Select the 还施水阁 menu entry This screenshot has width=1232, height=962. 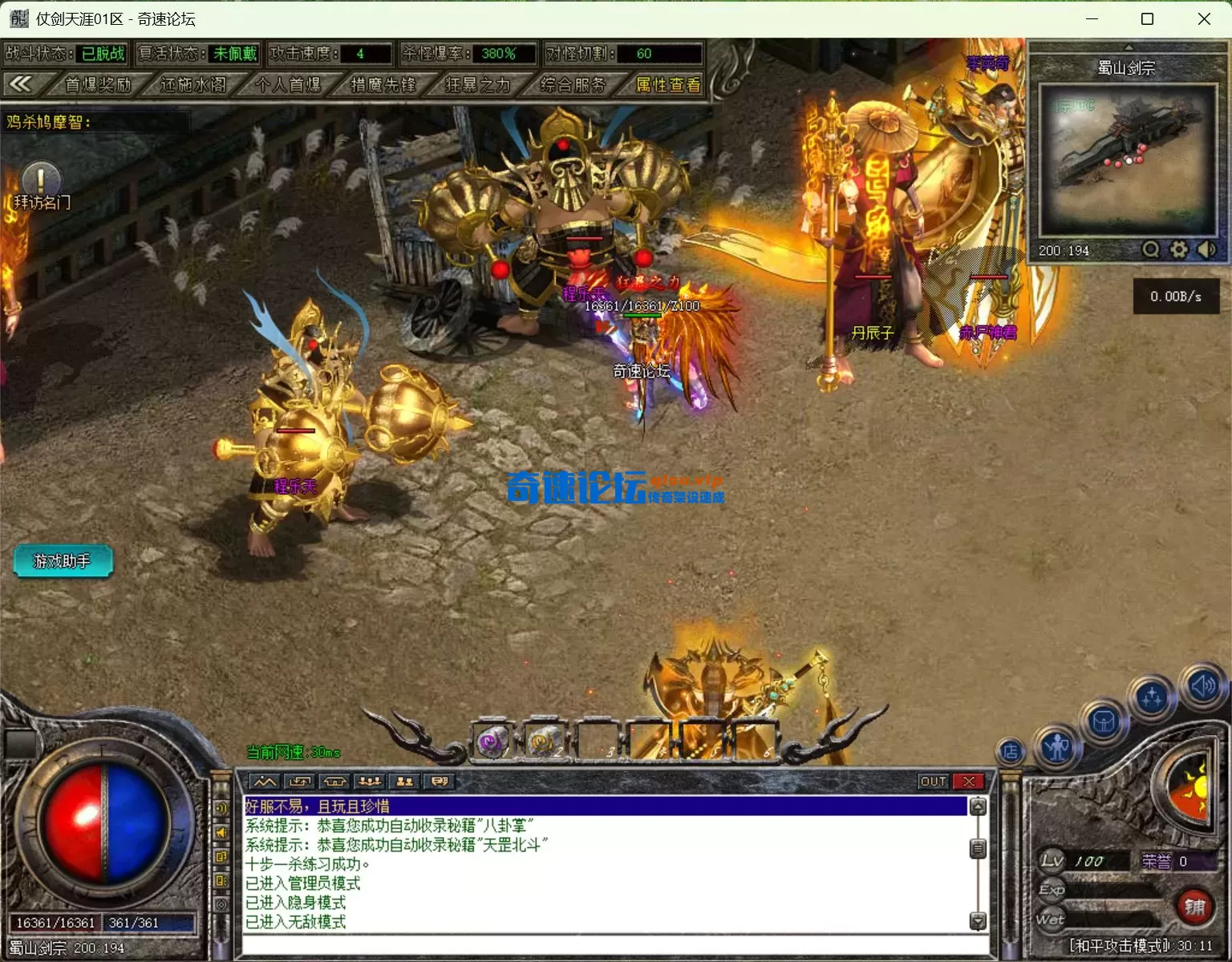pos(192,84)
